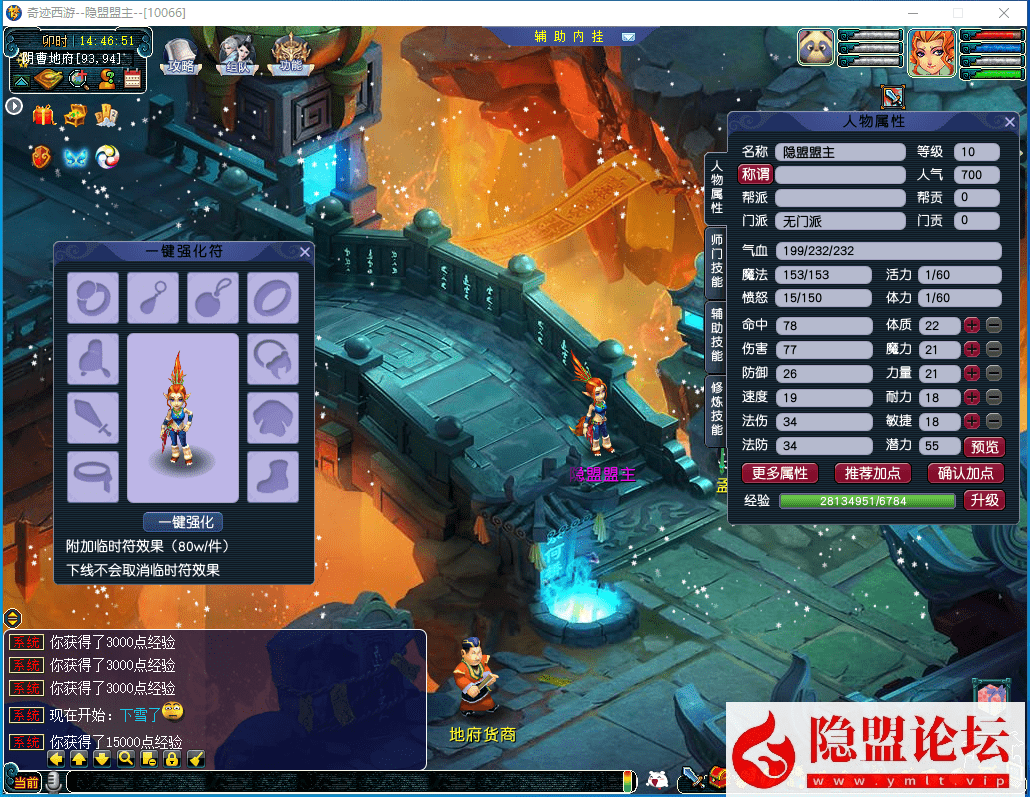
Task: Open the red gift box icon
Action: tap(44, 115)
